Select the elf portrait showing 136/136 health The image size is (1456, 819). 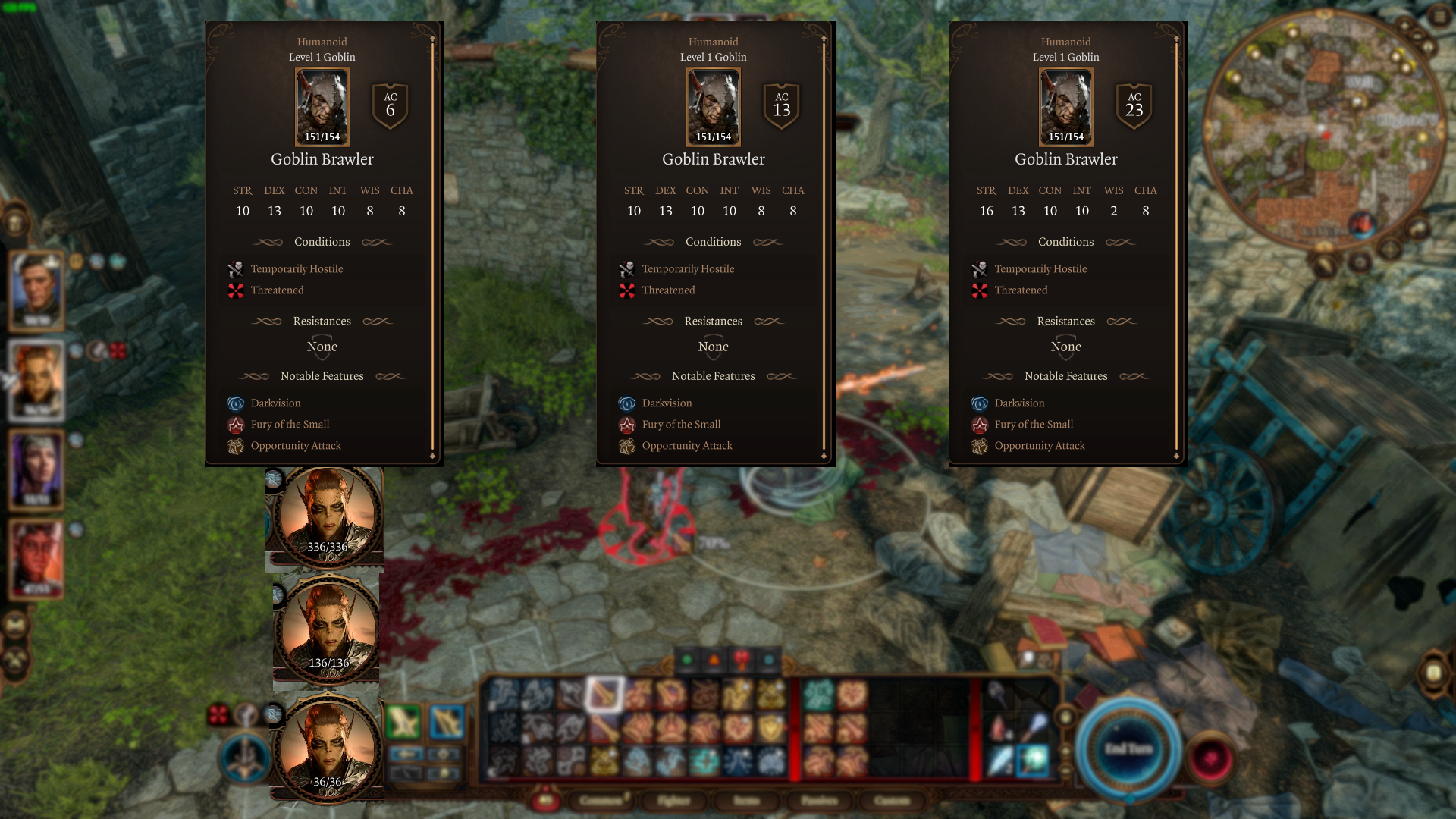point(328,631)
